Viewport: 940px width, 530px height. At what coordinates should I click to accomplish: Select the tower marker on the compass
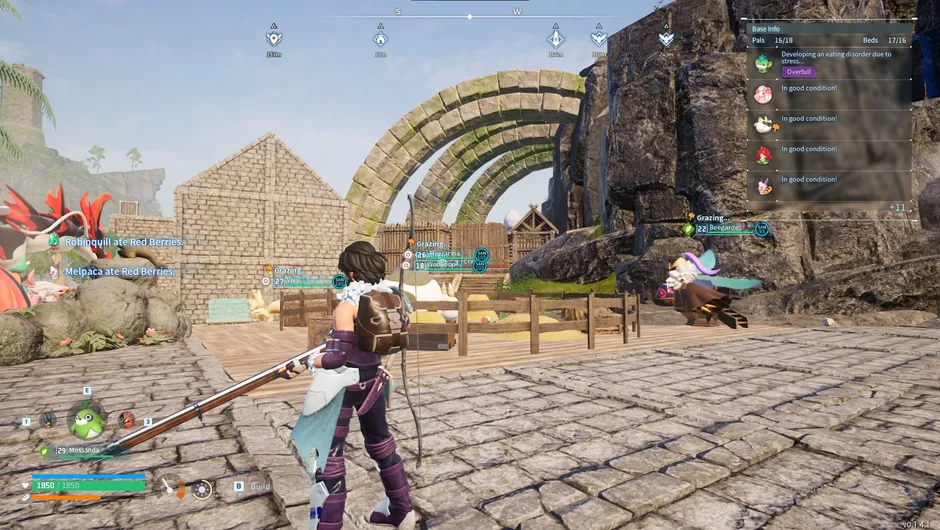pos(556,38)
